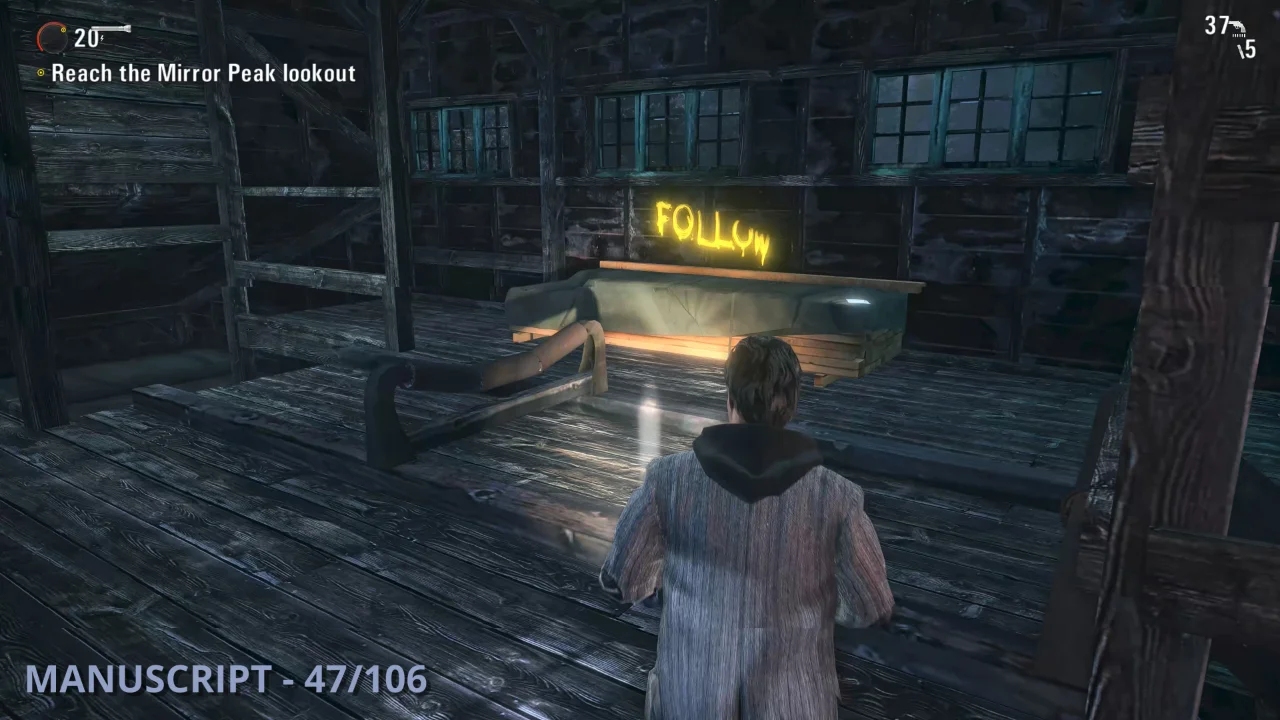Click the battery count number 20
Image resolution: width=1280 pixels, height=720 pixels.
point(86,38)
